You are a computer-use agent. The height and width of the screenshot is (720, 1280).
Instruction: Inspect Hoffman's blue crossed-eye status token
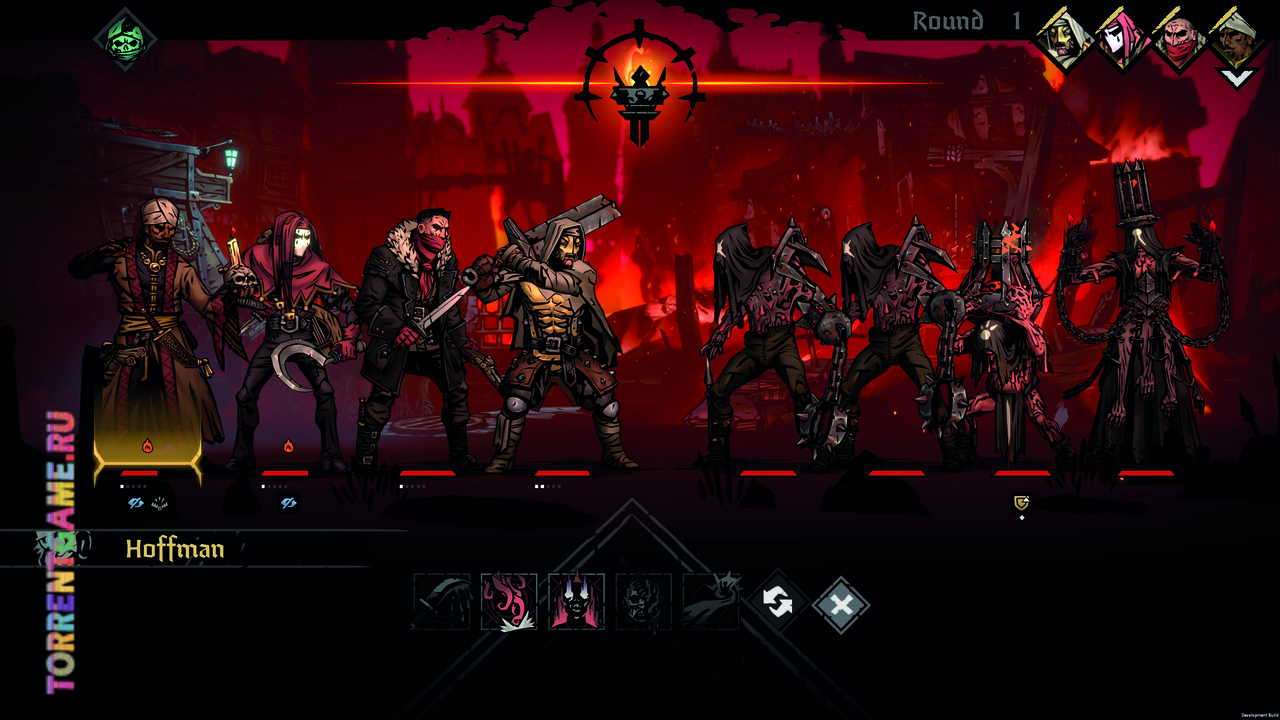tap(136, 504)
